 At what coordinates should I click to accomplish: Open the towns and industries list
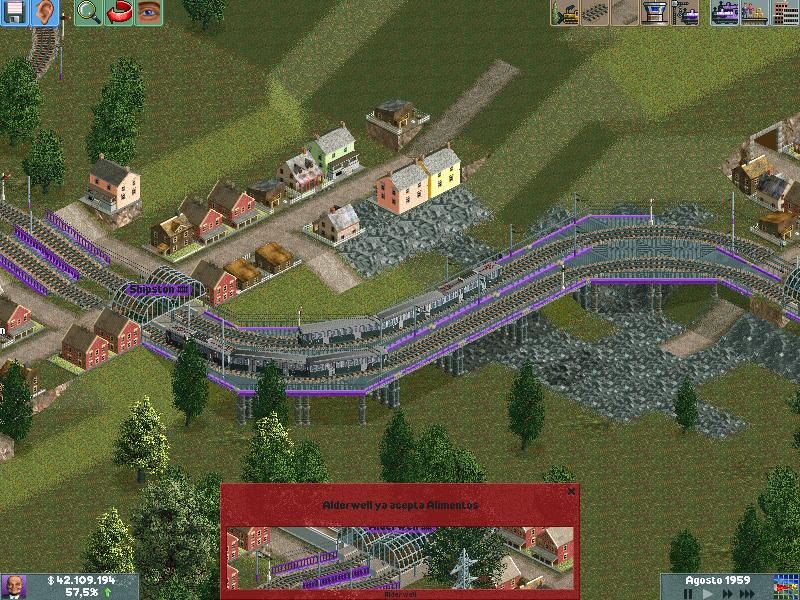tap(785, 13)
